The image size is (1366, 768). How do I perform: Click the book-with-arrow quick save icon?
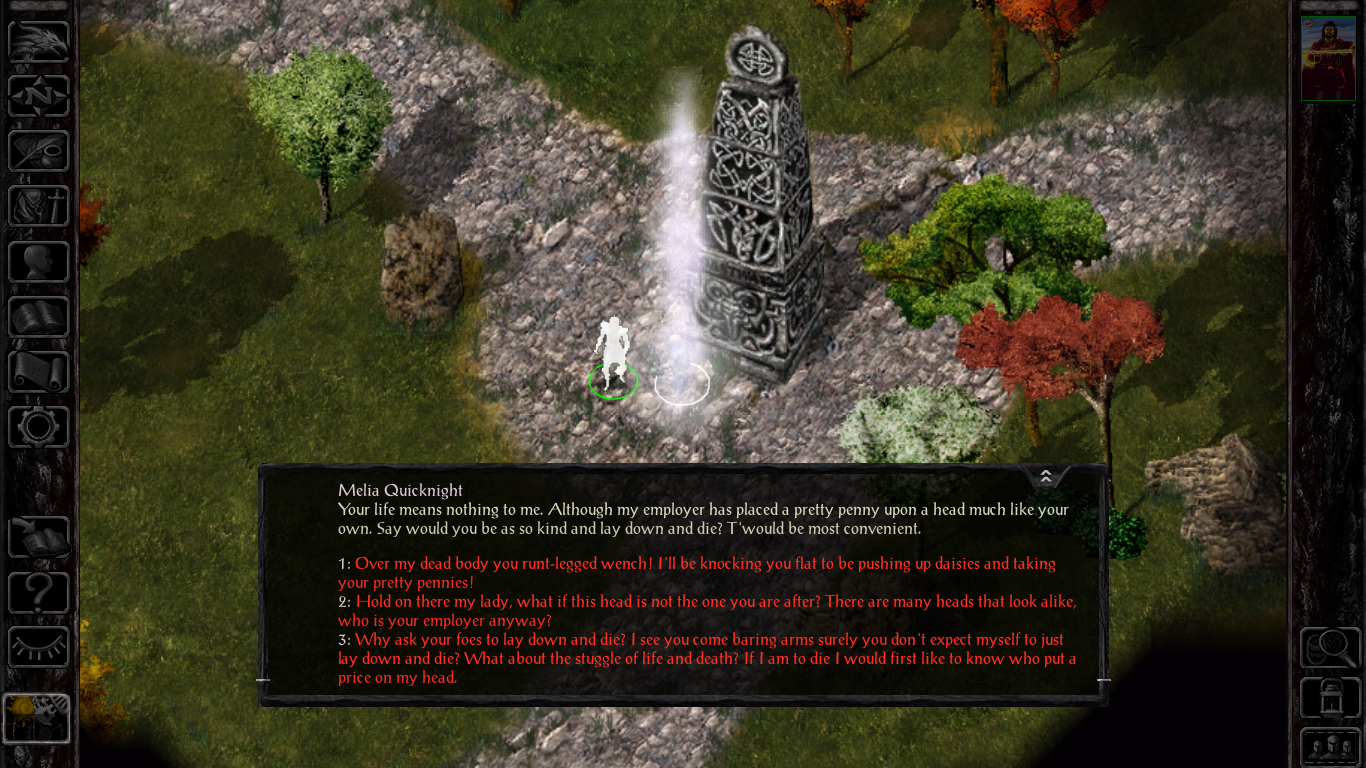39,537
